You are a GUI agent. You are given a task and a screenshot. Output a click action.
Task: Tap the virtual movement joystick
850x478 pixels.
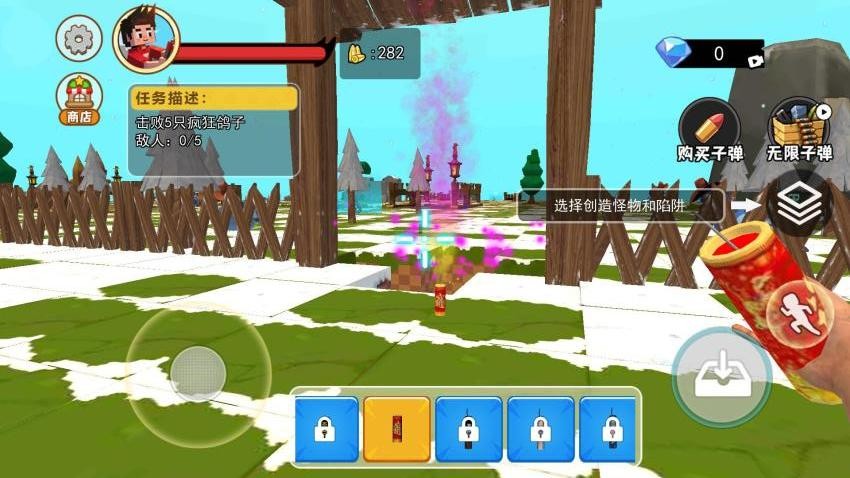coord(198,373)
